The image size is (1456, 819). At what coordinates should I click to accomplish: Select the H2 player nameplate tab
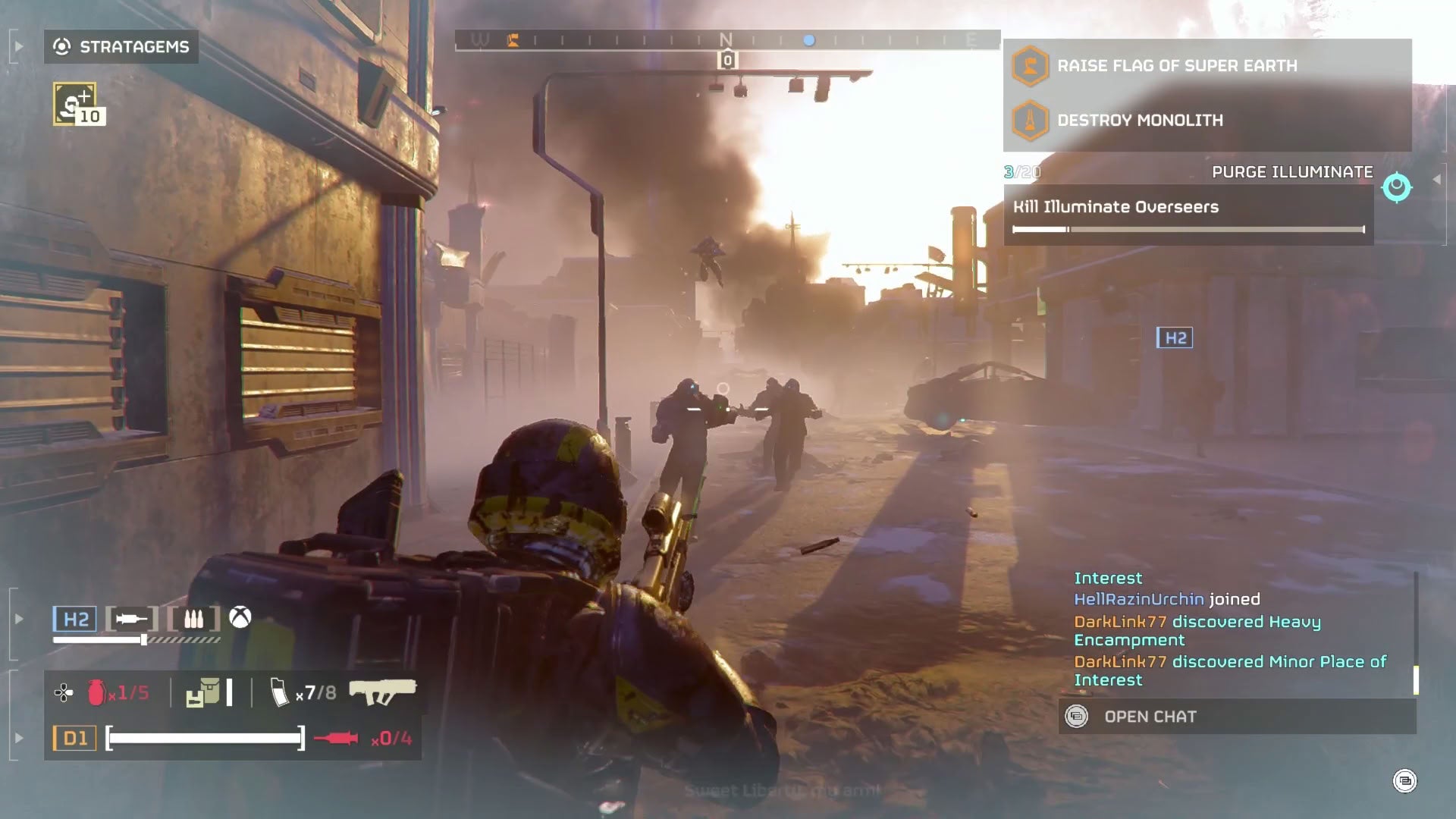[75, 619]
